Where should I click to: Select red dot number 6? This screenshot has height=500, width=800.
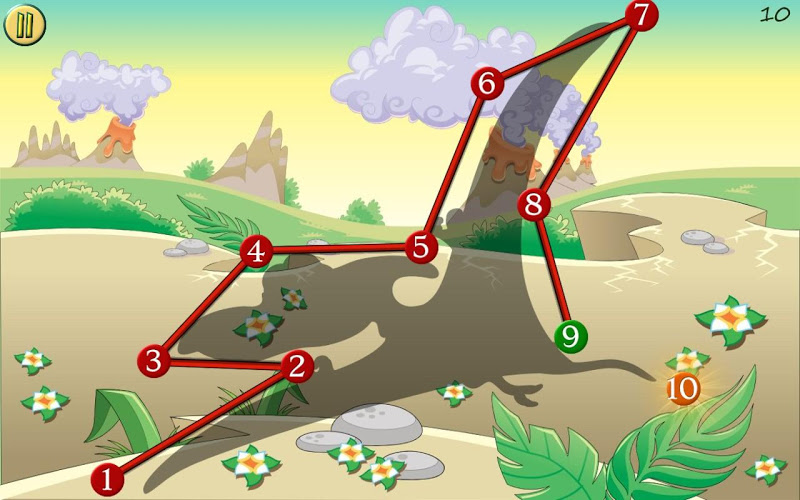487,83
